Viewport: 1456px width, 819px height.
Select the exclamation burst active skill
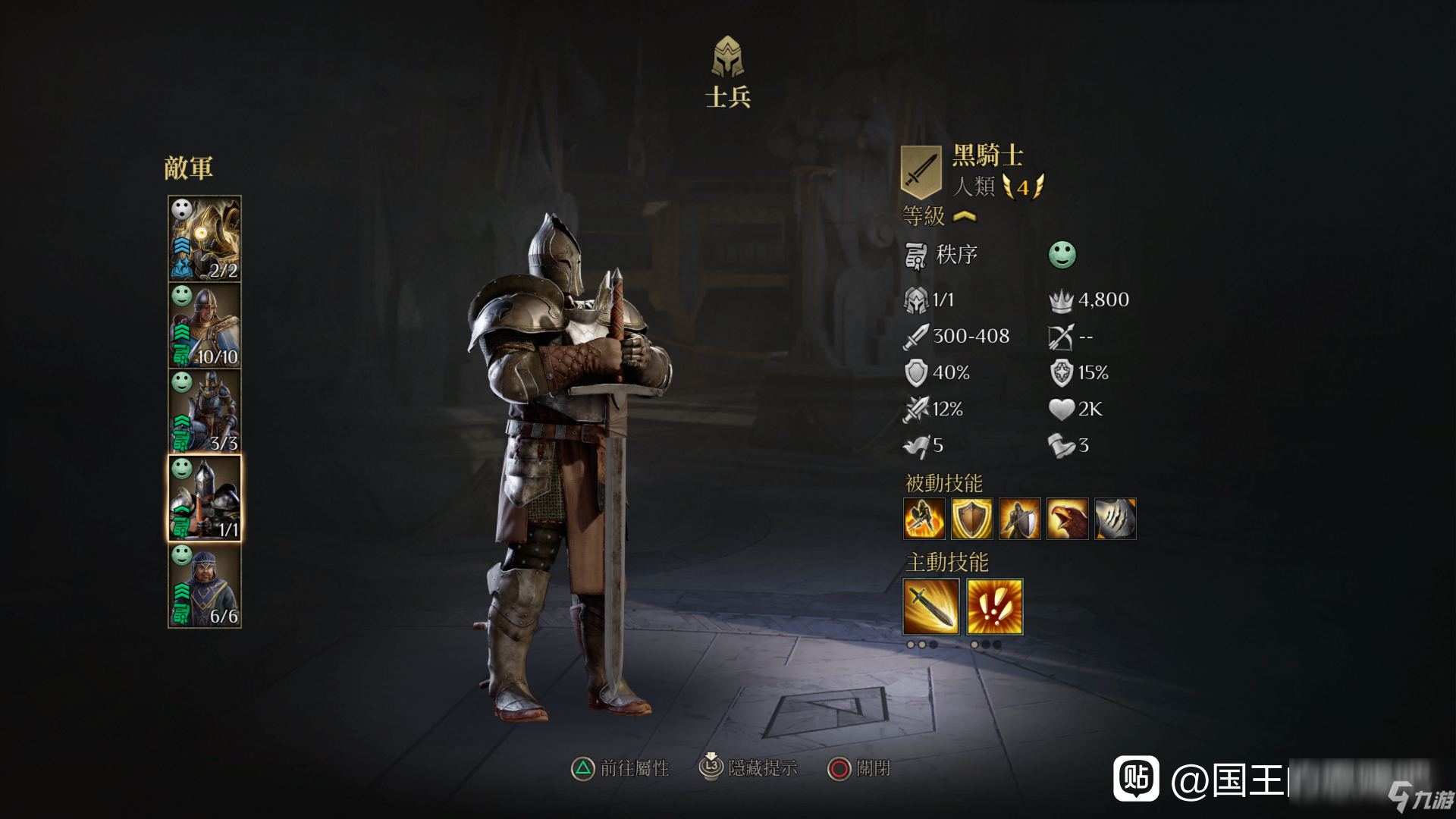[x=995, y=607]
